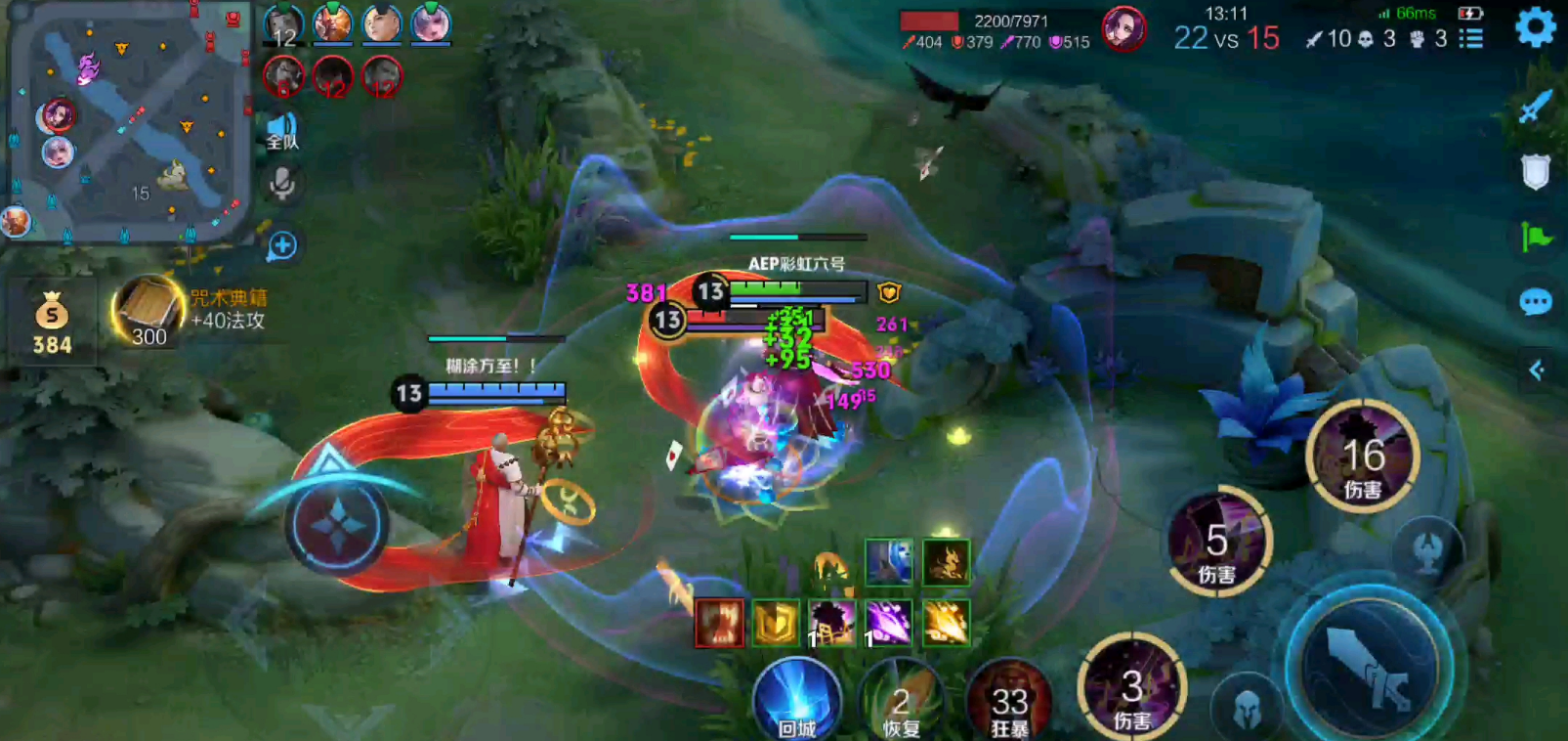Open the quick chat bubble

(1535, 302)
